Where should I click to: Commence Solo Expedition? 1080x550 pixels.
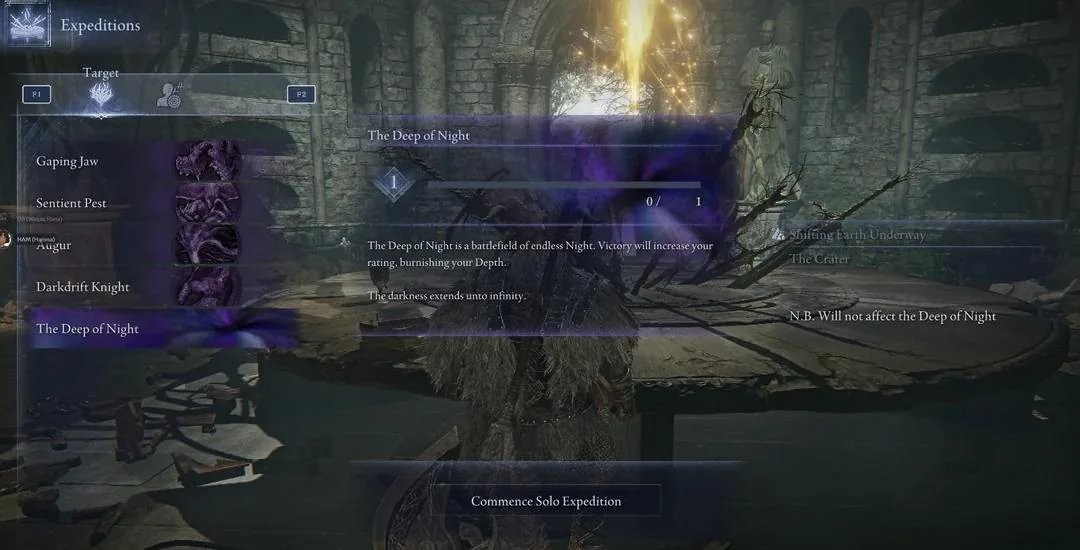coord(546,501)
